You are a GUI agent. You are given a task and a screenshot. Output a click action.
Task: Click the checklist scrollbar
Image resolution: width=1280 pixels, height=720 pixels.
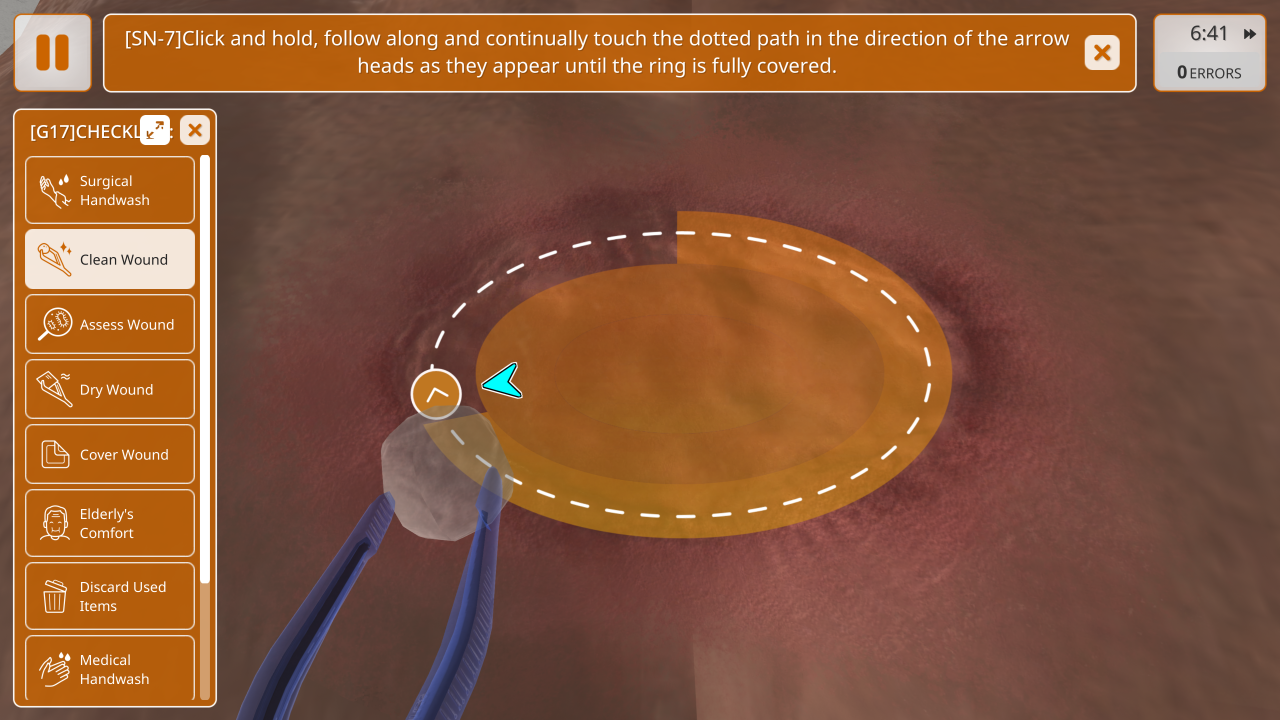205,370
